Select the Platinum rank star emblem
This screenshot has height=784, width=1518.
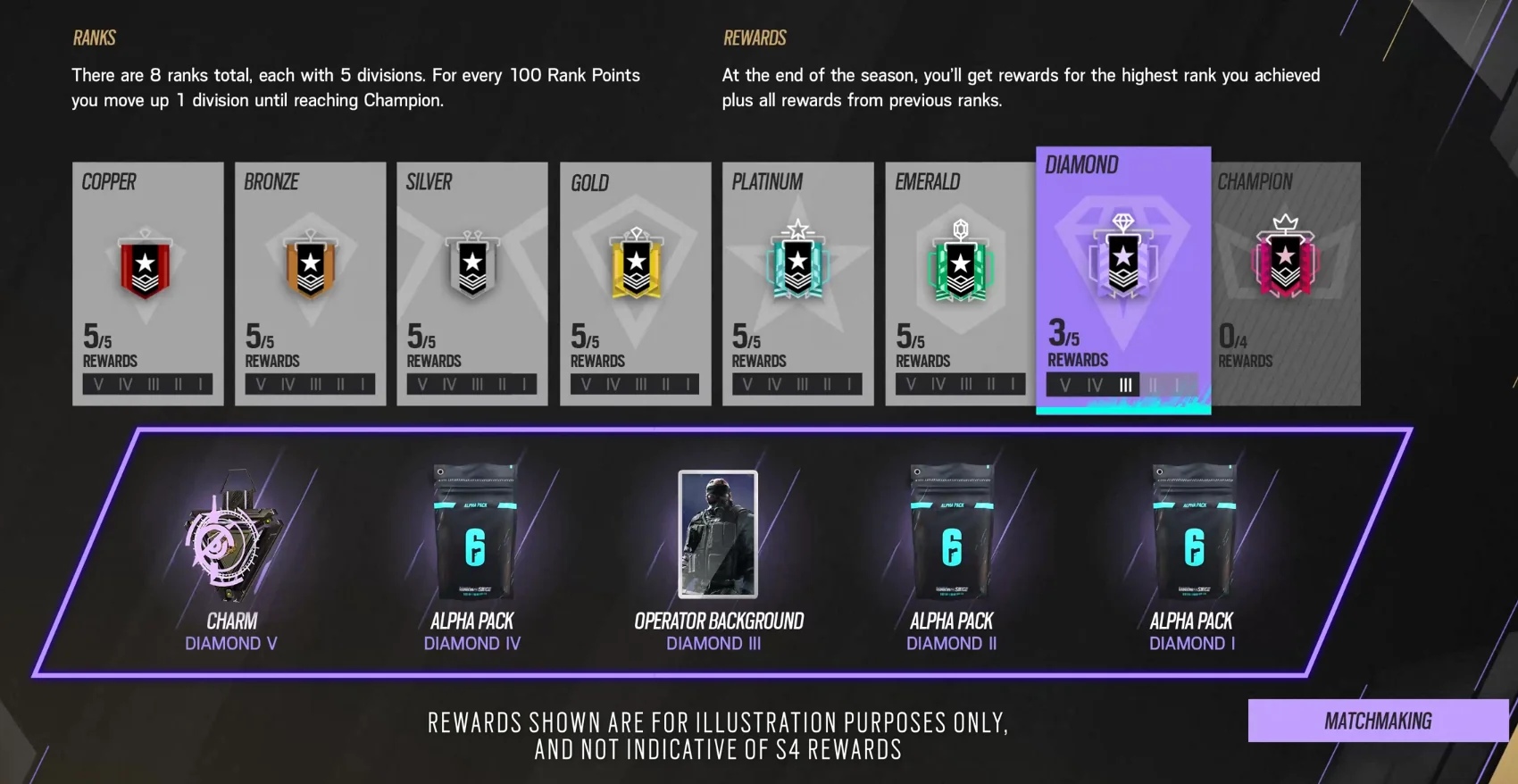click(x=797, y=259)
